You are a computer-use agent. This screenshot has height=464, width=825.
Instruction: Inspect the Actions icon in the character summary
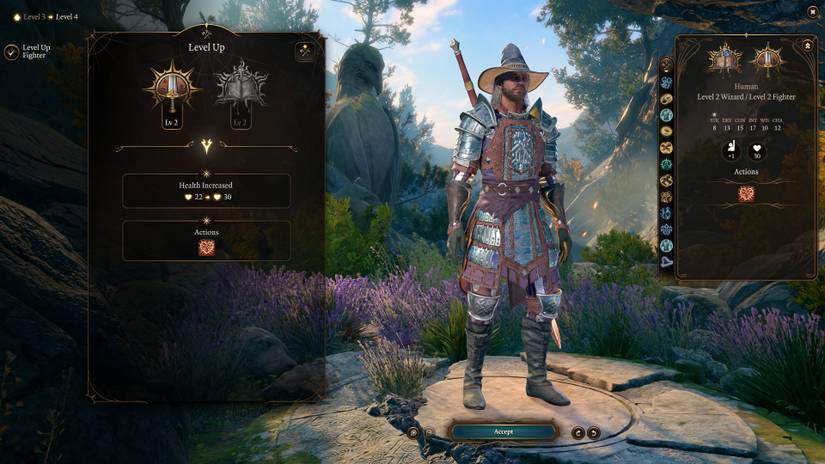click(746, 194)
